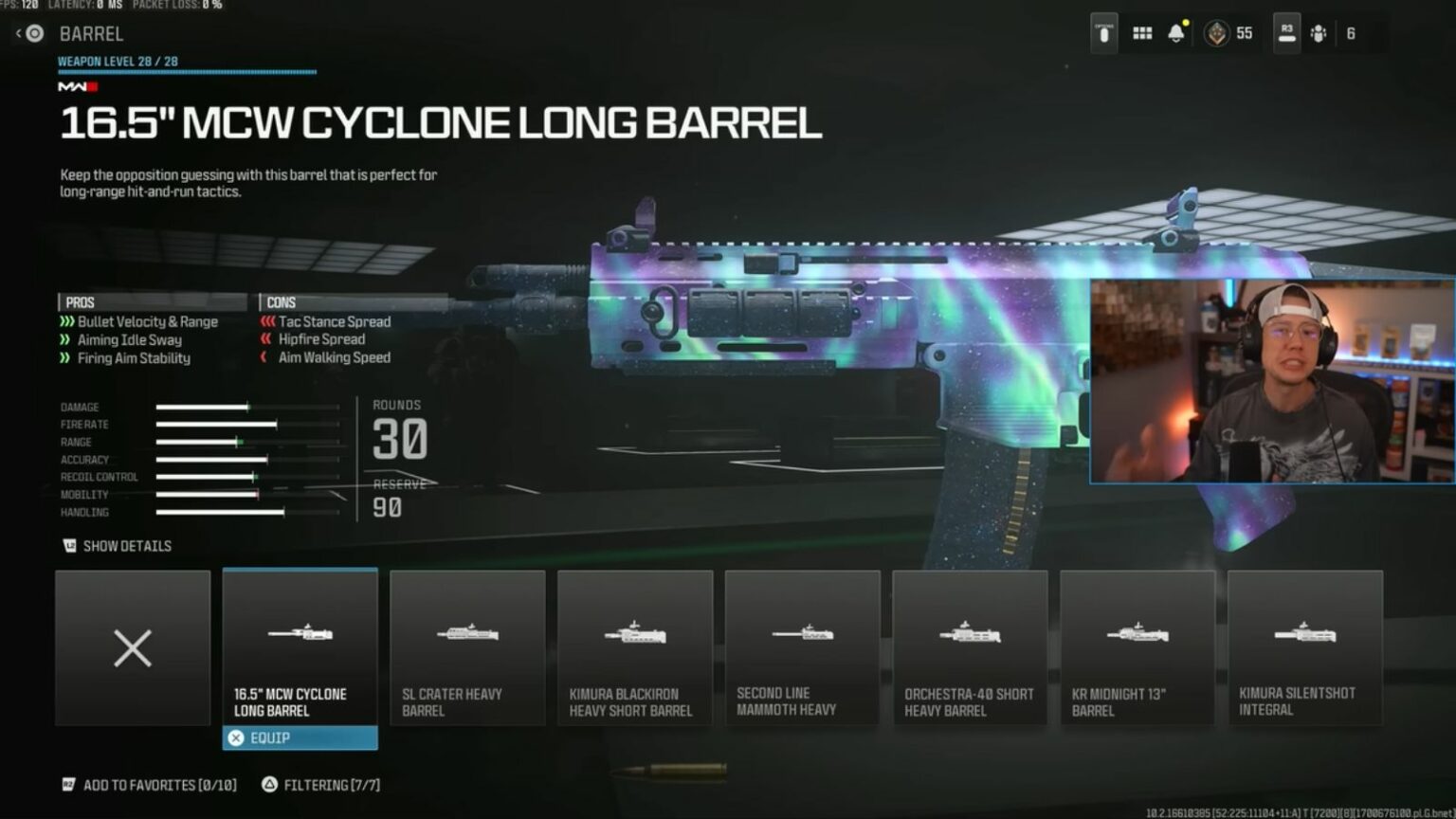Switch to the Cons column
Image resolution: width=1456 pixels, height=819 pixels.
[282, 300]
